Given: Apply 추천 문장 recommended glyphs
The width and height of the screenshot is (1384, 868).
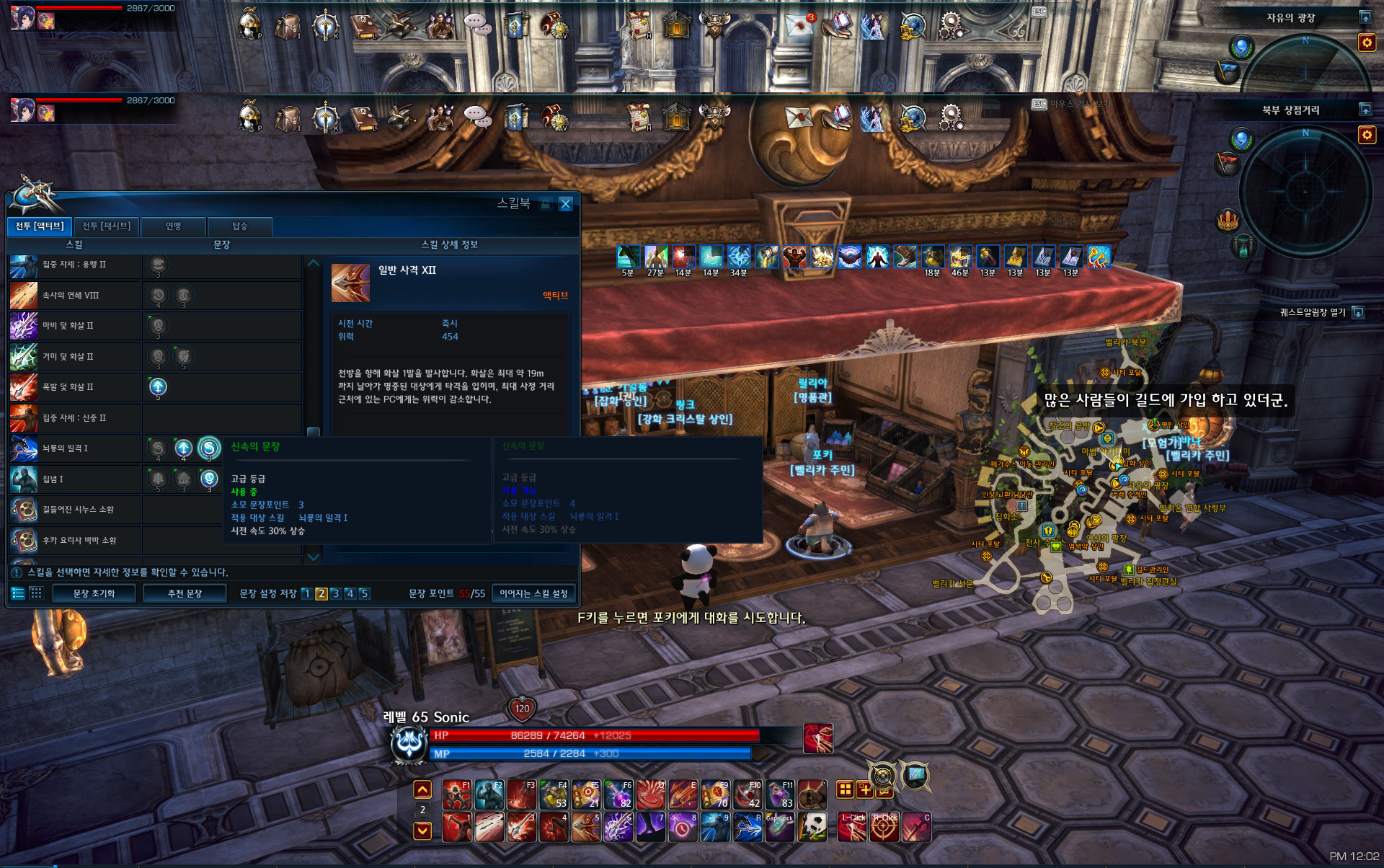Looking at the screenshot, I should click(185, 593).
